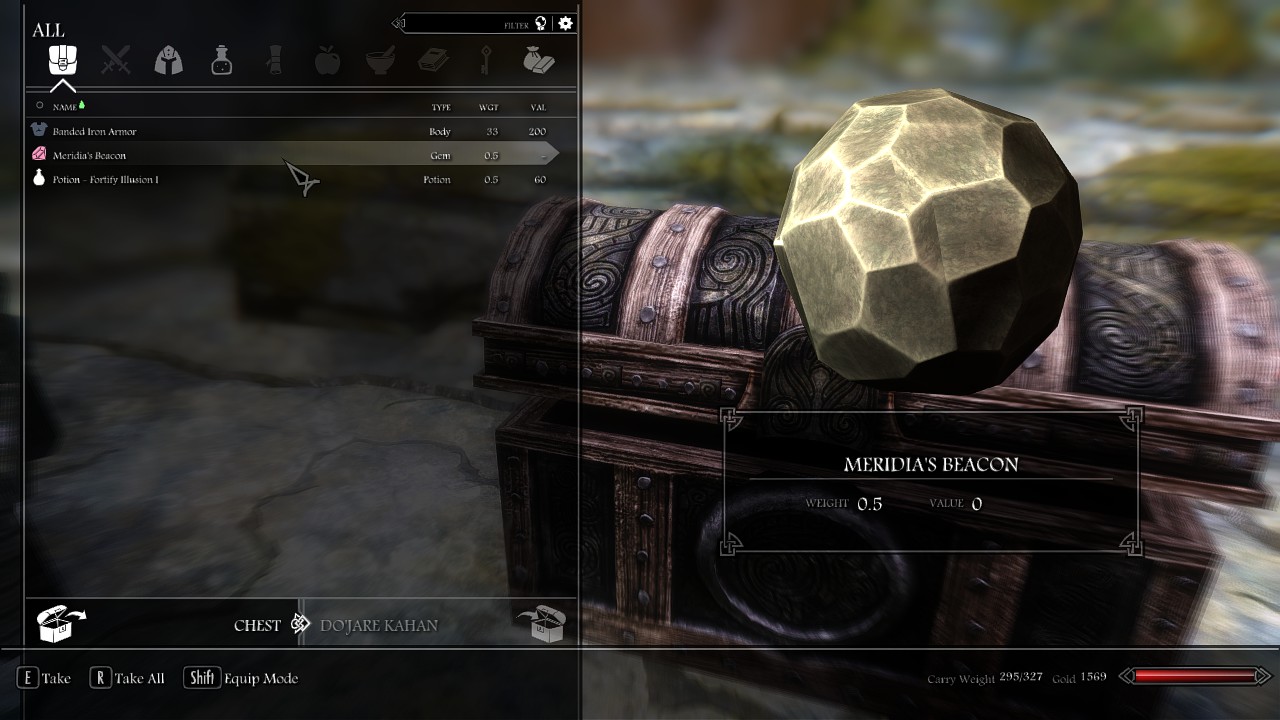
Task: Sort items by the WGT column header
Action: tap(489, 107)
